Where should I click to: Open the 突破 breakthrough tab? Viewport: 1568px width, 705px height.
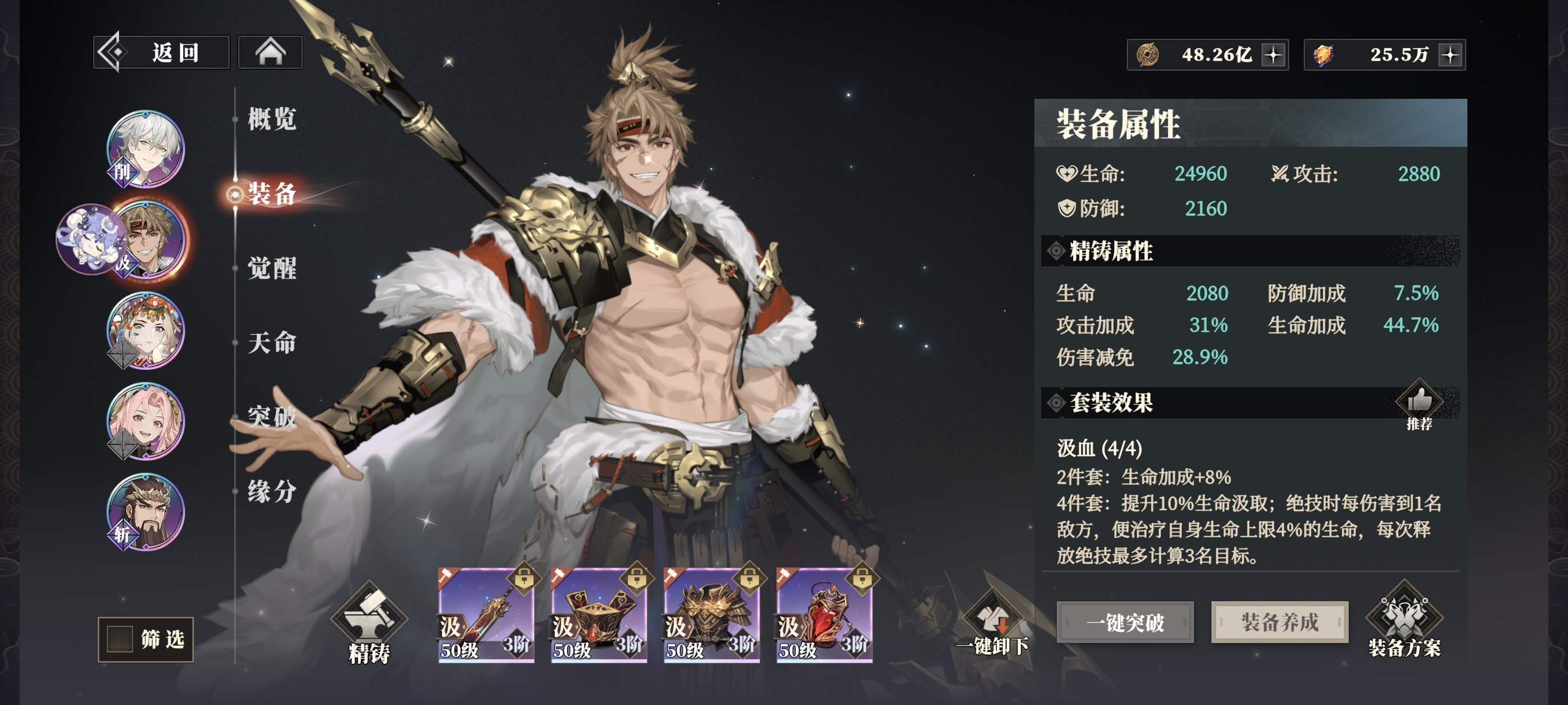click(x=272, y=417)
